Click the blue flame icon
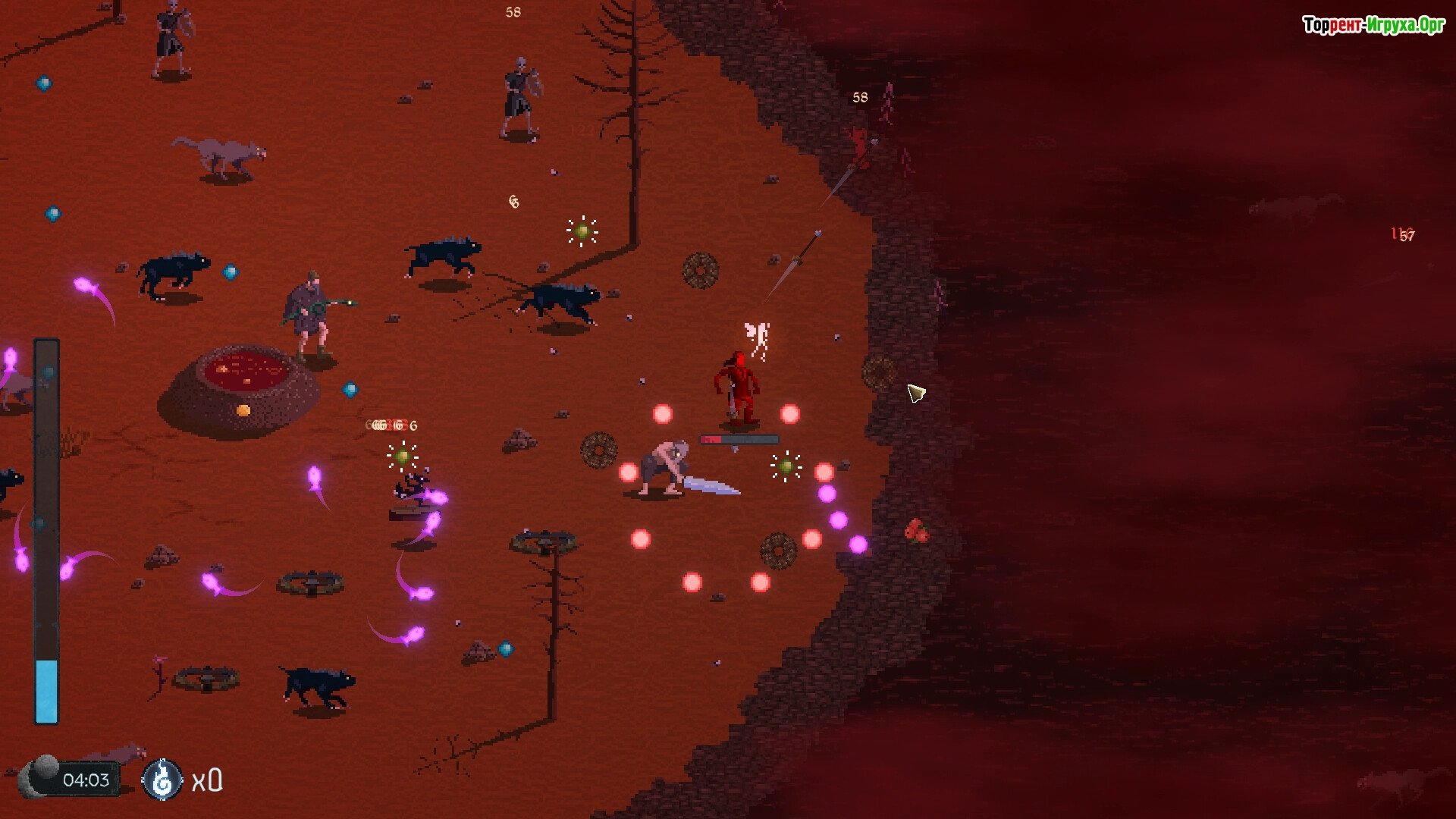This screenshot has height=819, width=1456. click(162, 780)
